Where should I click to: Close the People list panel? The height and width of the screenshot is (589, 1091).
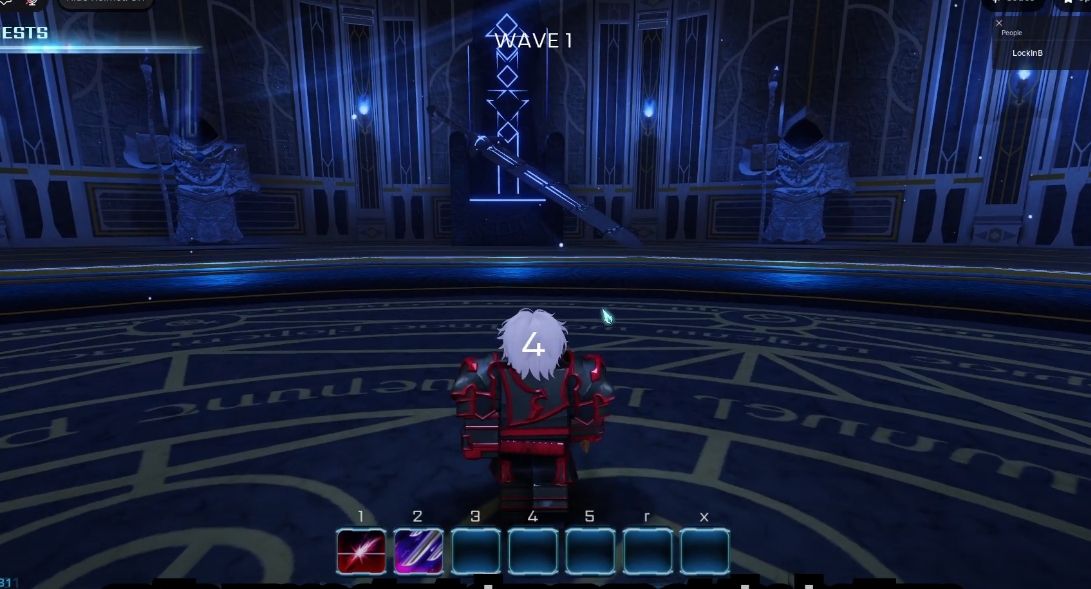pos(999,22)
